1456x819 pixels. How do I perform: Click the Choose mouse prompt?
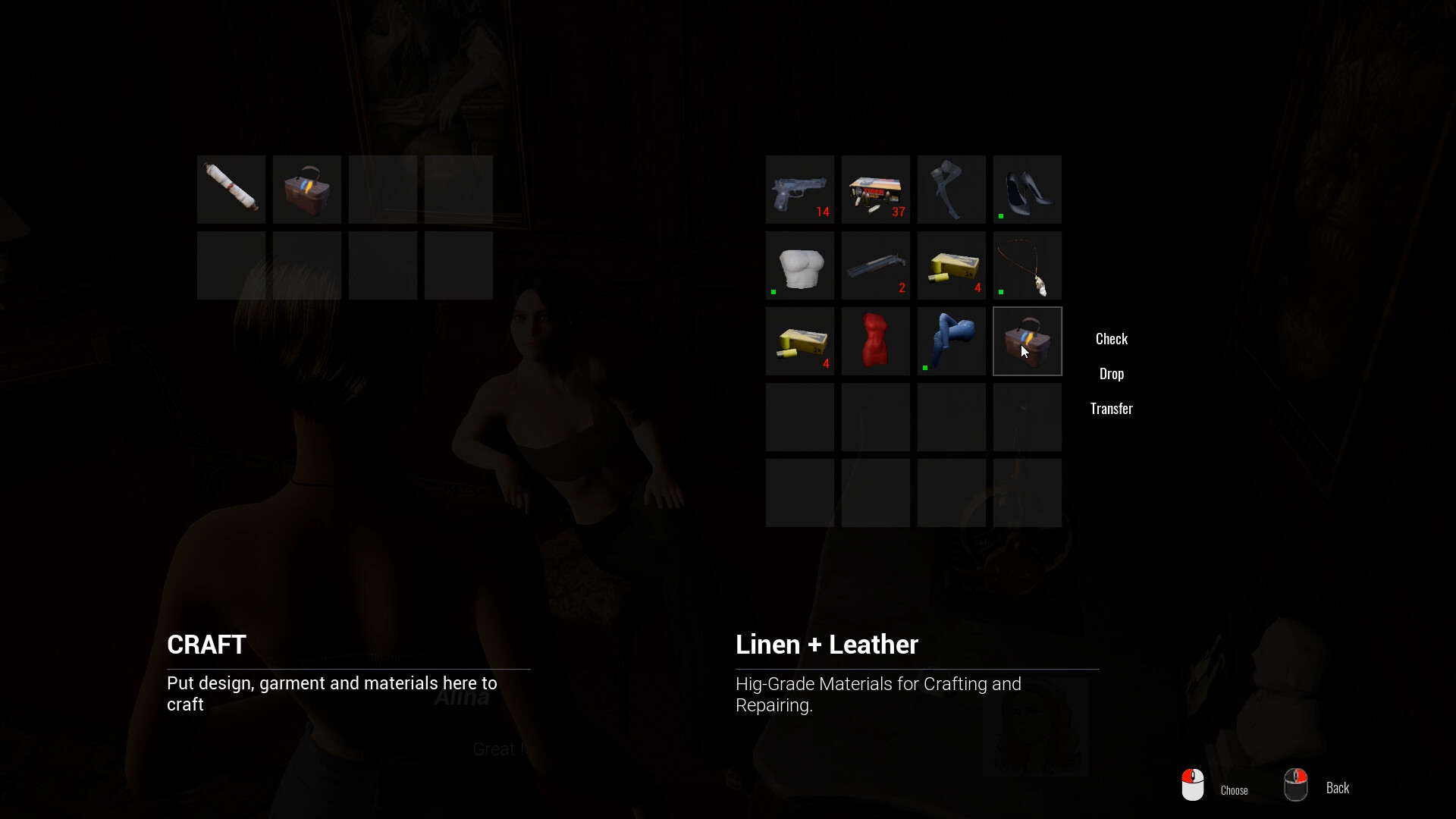[x=1234, y=789]
